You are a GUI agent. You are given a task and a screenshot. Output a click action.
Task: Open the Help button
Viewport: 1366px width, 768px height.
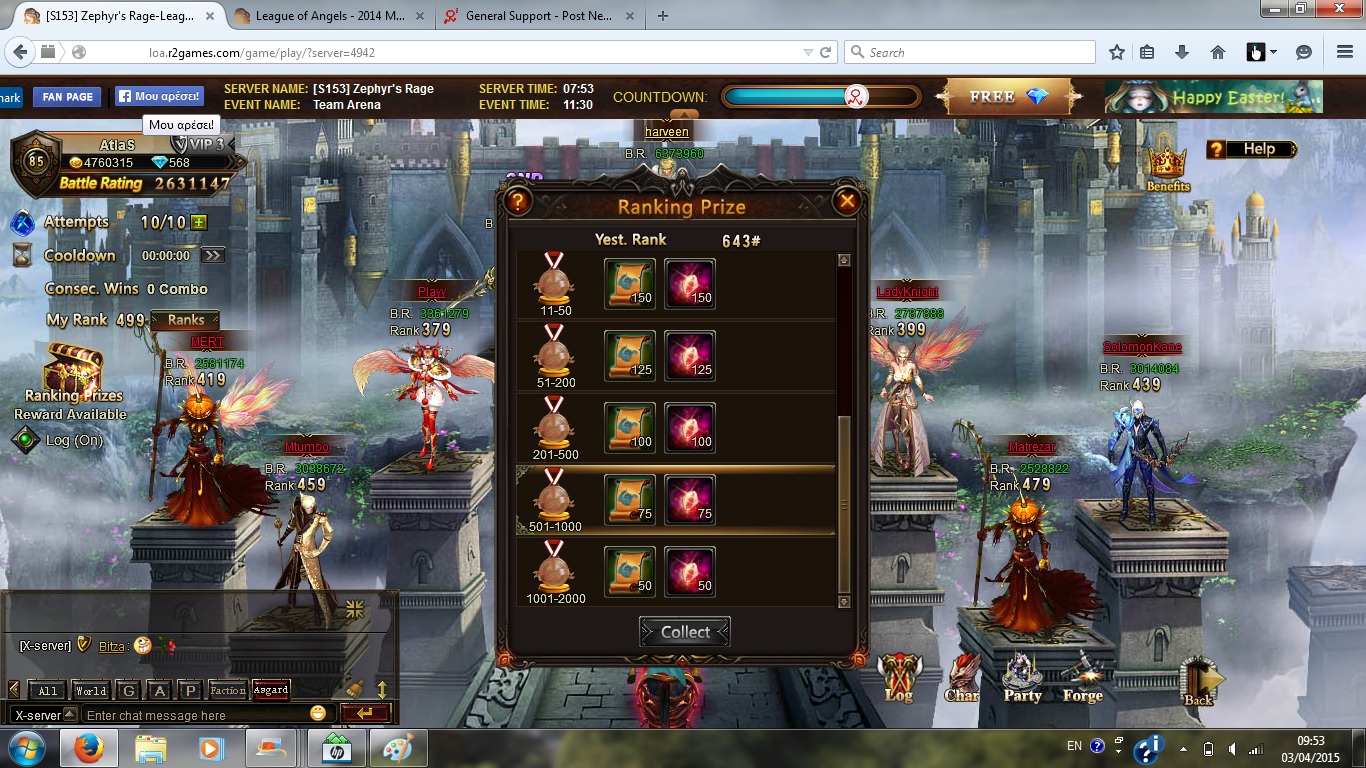pos(1251,149)
